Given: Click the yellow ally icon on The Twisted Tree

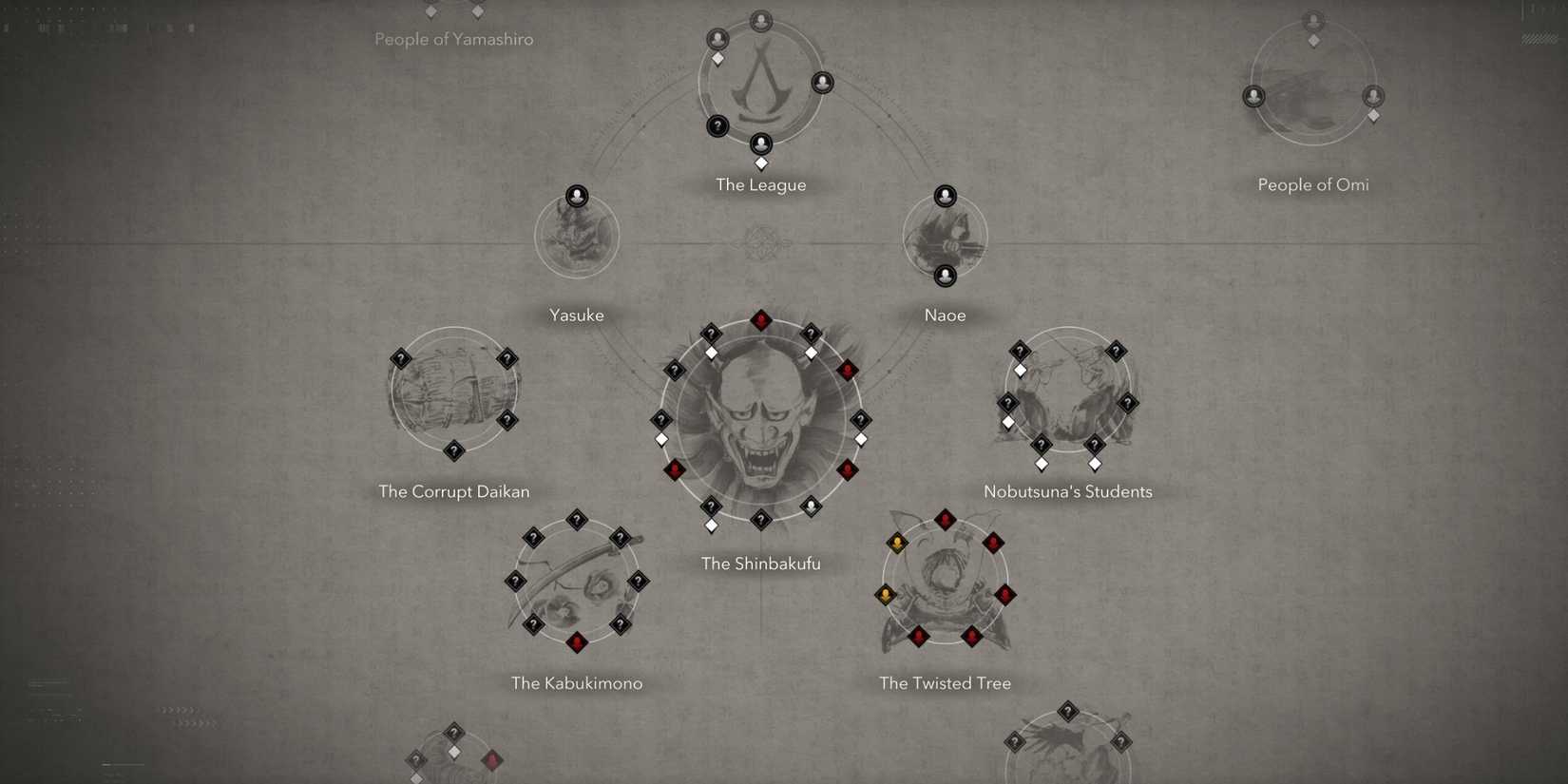Looking at the screenshot, I should point(897,543).
